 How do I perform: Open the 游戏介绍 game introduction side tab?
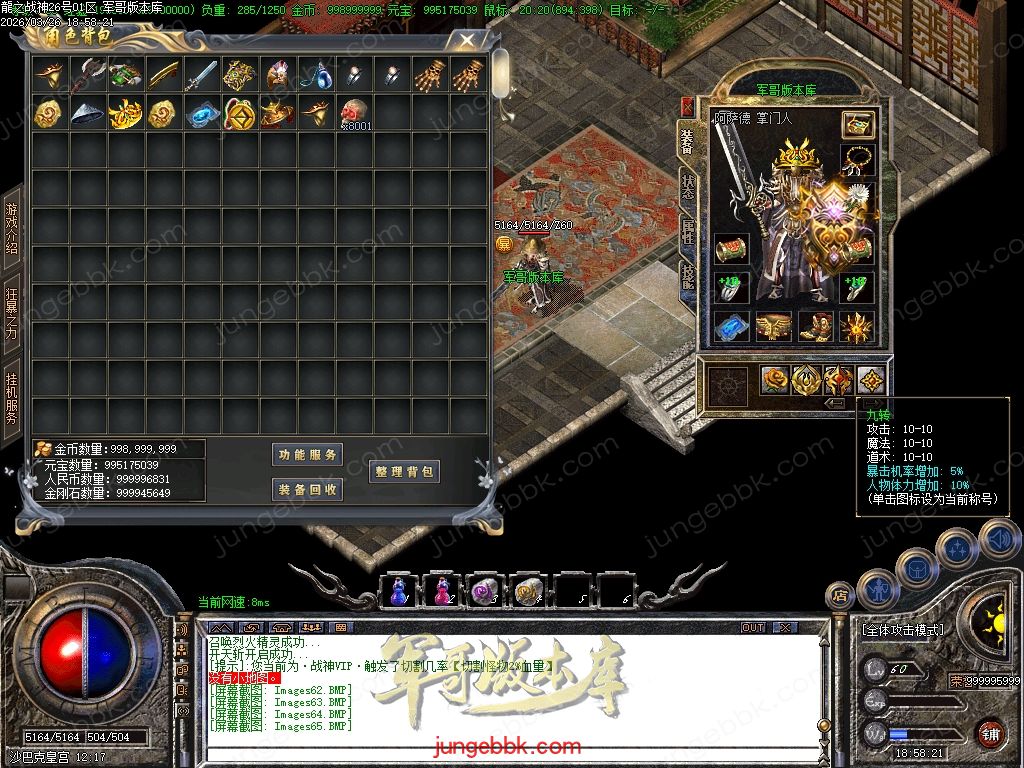click(12, 228)
